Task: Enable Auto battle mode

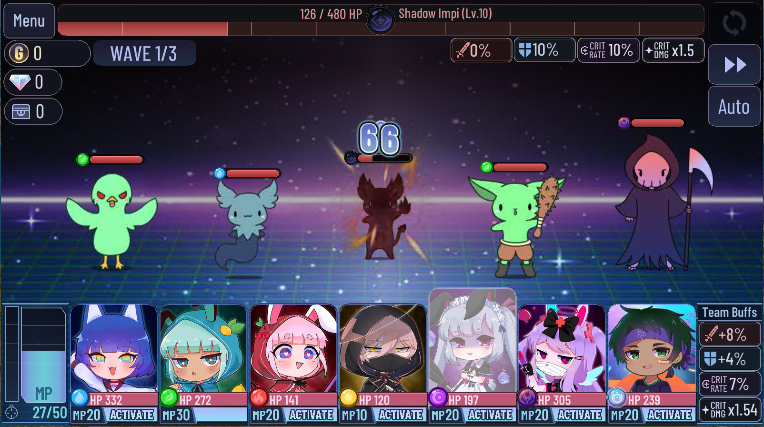Action: [735, 107]
